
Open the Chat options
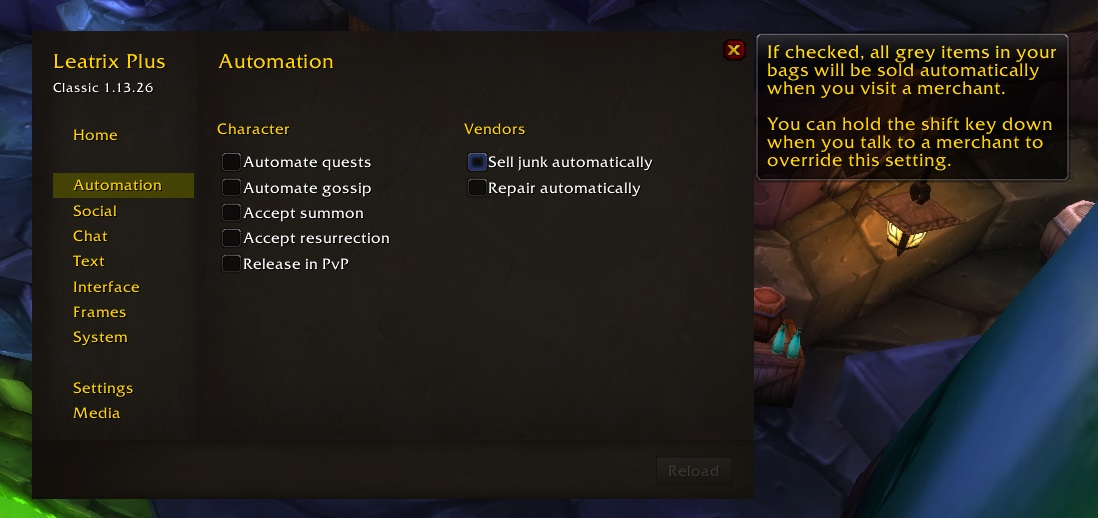tap(90, 236)
